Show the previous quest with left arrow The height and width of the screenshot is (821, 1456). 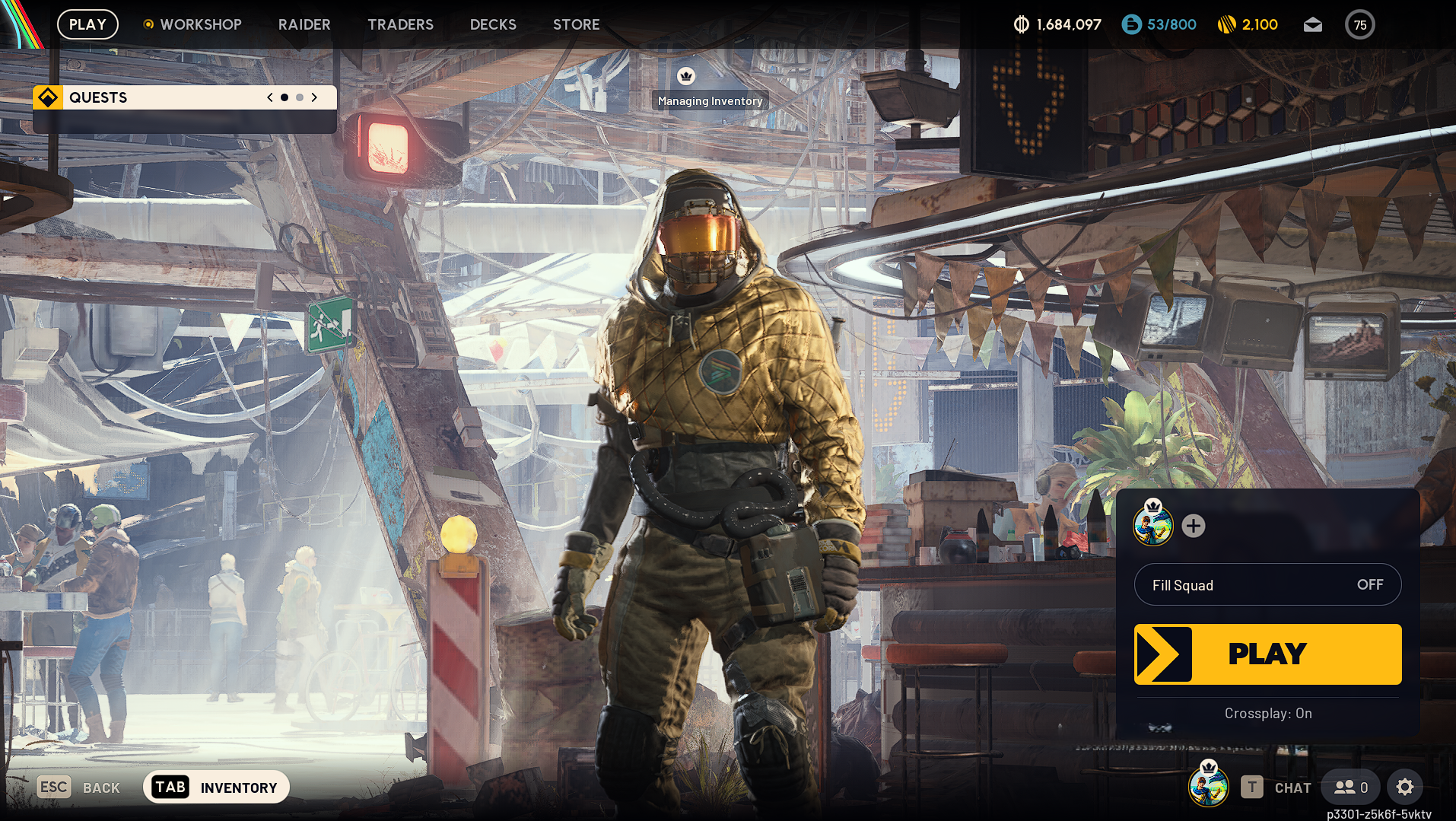(x=270, y=97)
